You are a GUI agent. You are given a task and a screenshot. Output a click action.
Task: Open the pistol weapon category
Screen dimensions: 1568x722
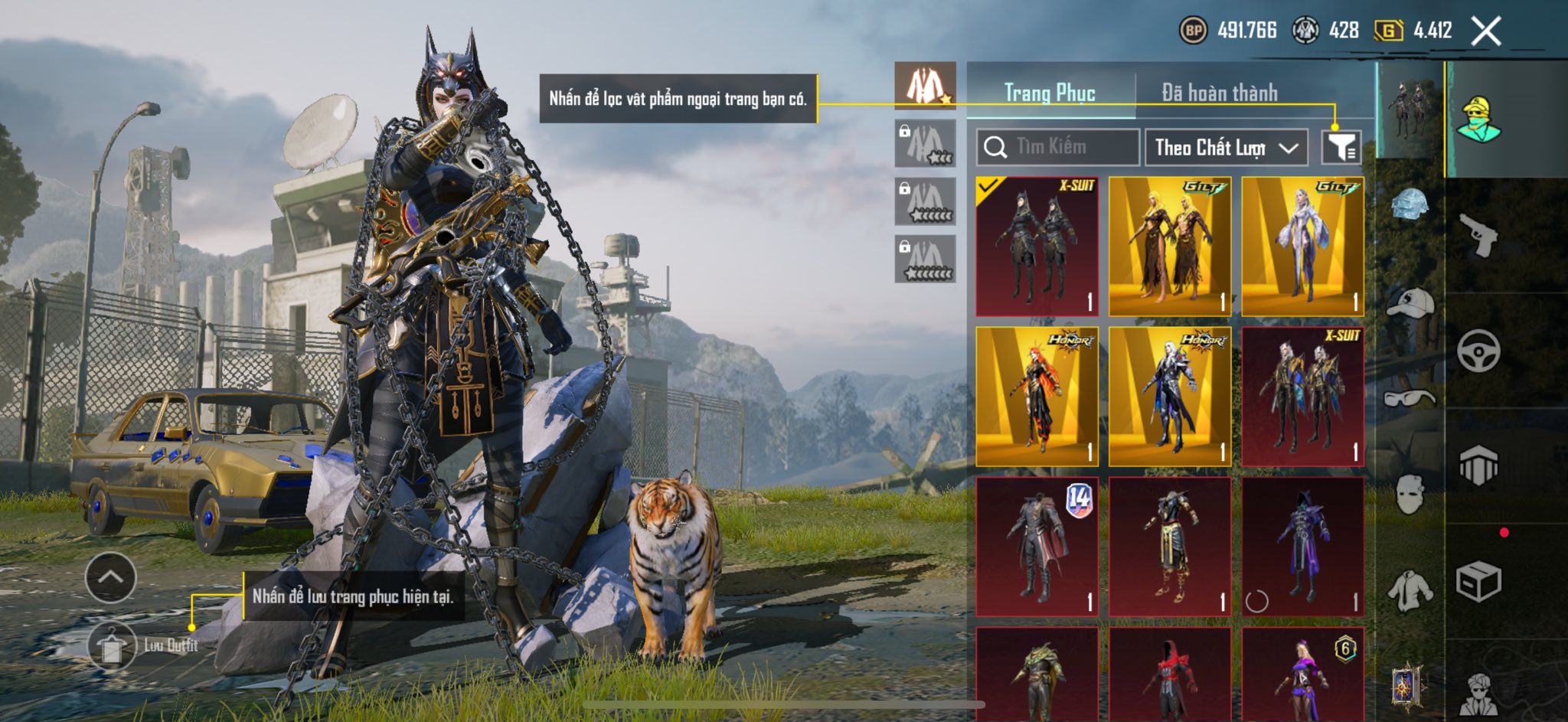[x=1478, y=235]
